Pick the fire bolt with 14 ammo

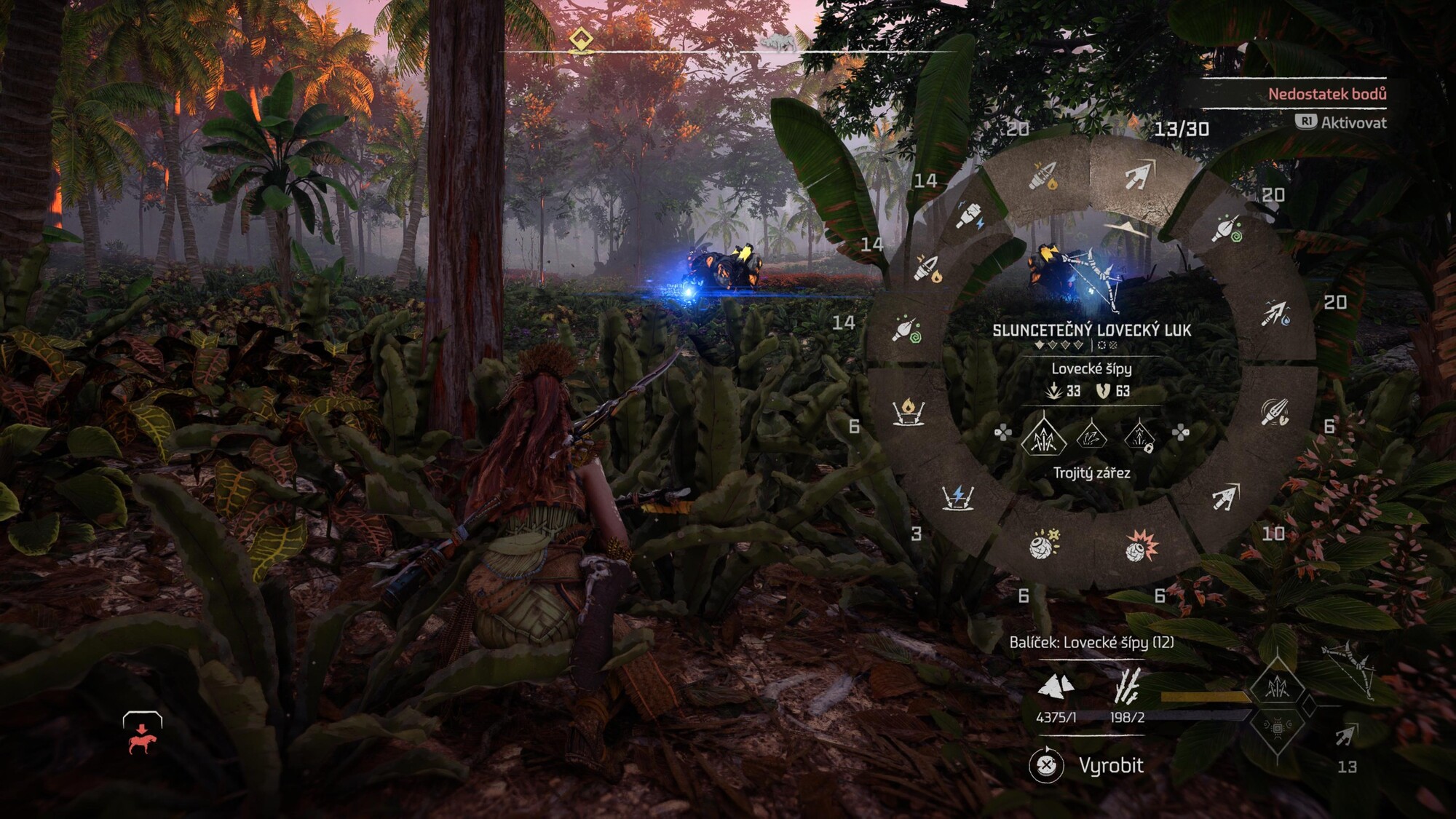(x=927, y=268)
